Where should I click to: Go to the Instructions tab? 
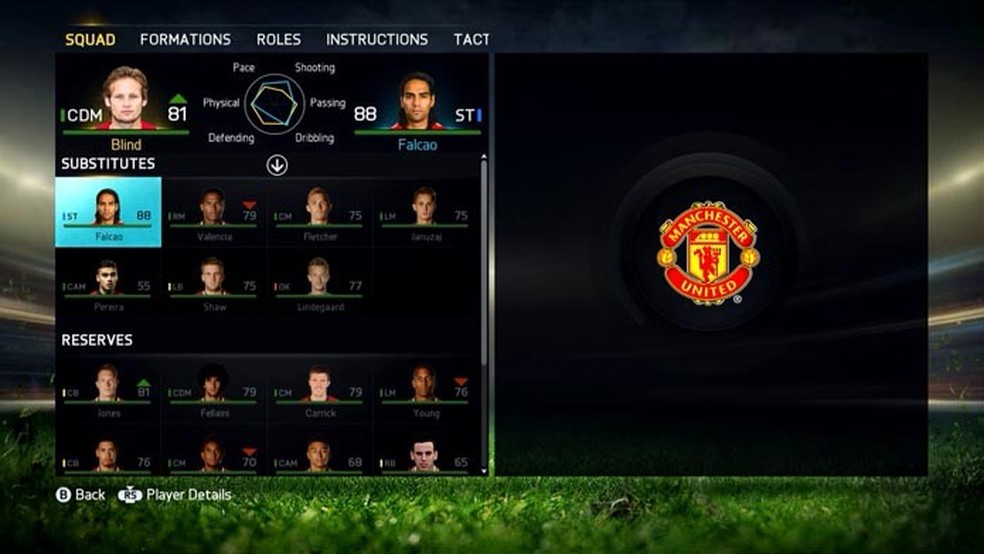[376, 40]
